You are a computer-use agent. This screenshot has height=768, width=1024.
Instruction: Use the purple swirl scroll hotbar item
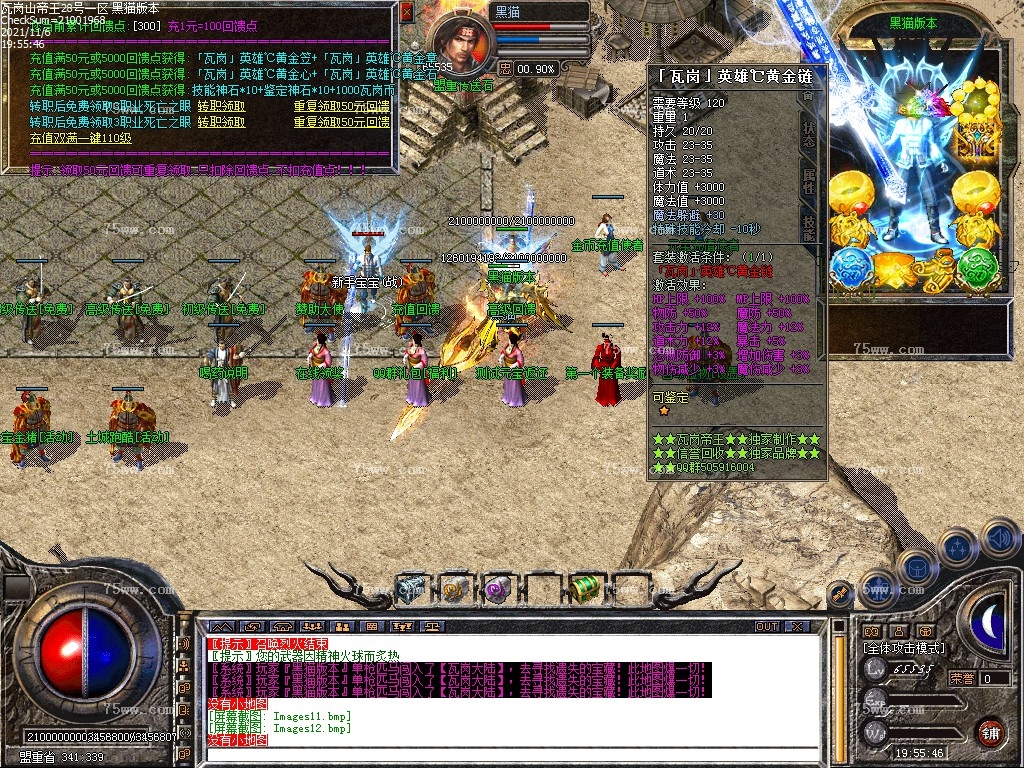point(497,590)
